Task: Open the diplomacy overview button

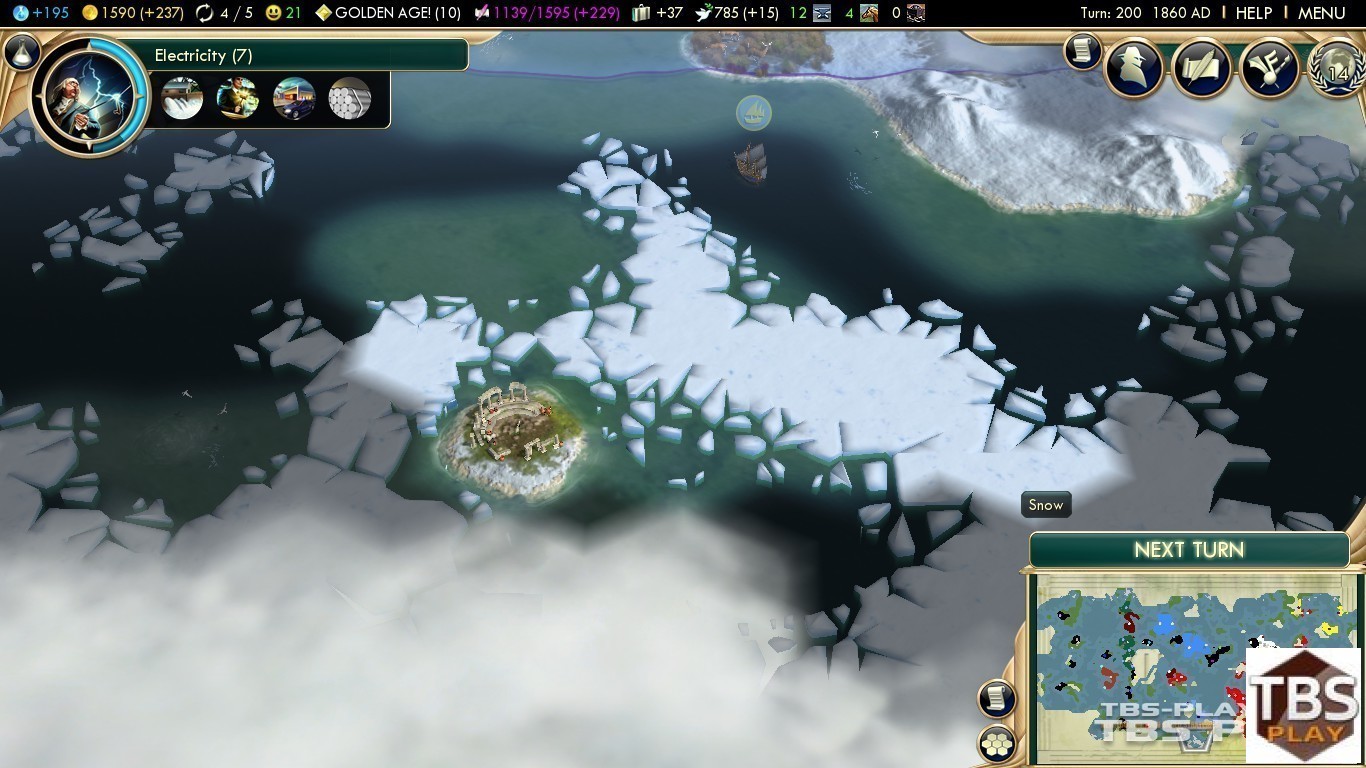Action: (x=1268, y=68)
